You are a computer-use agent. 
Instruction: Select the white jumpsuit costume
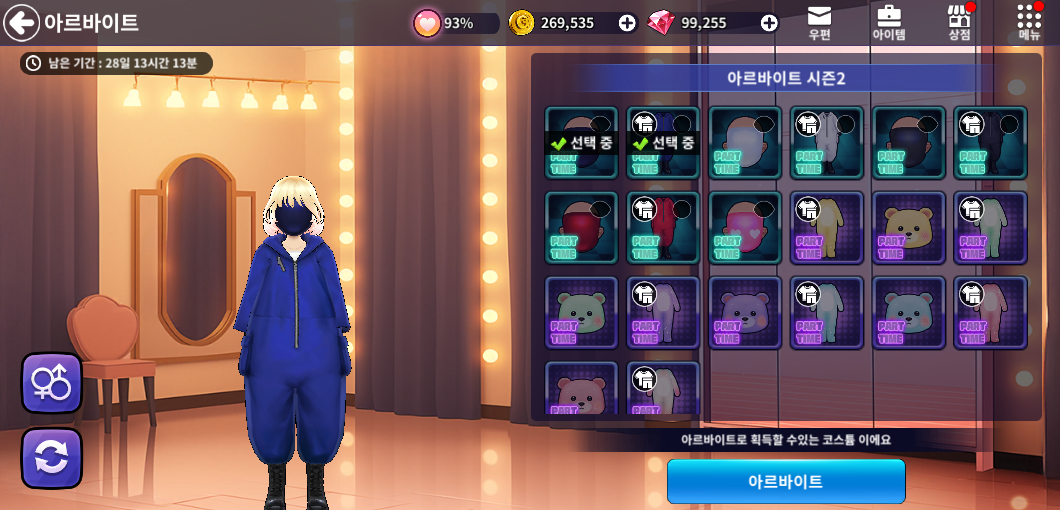click(827, 143)
